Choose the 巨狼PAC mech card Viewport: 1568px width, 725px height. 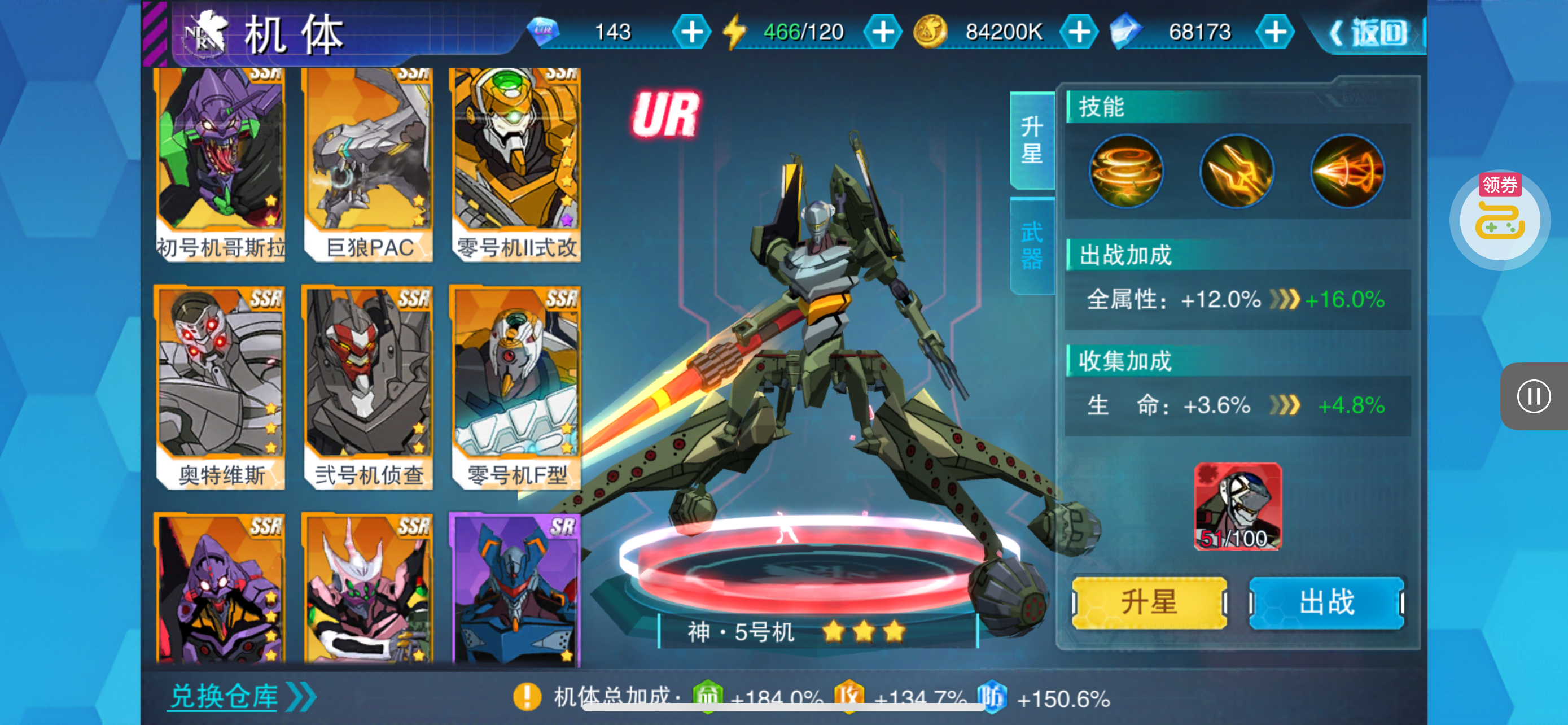click(x=368, y=164)
